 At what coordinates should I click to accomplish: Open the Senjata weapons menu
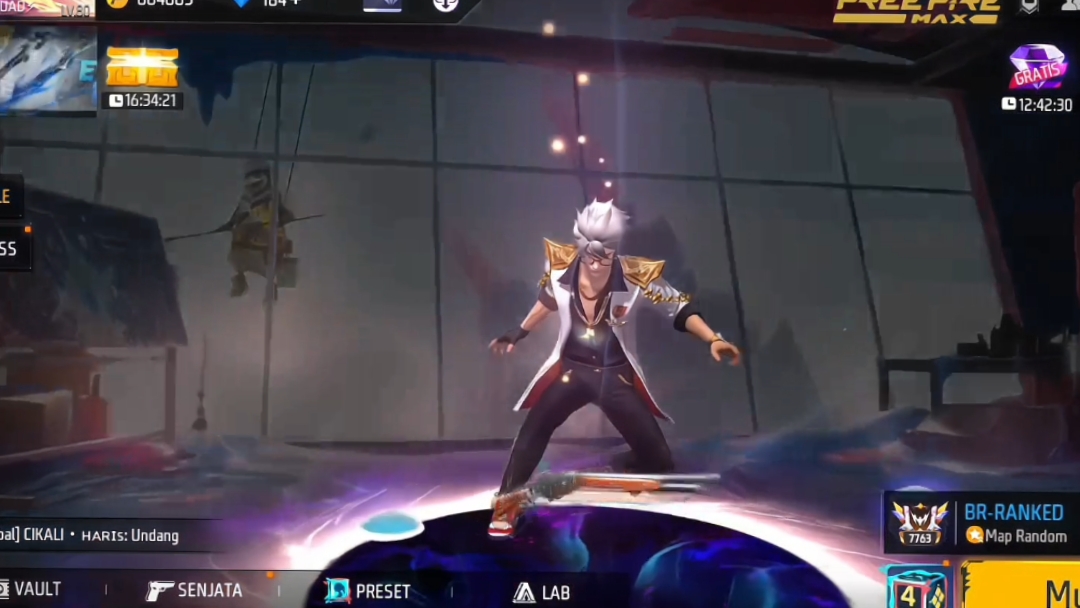pos(195,590)
